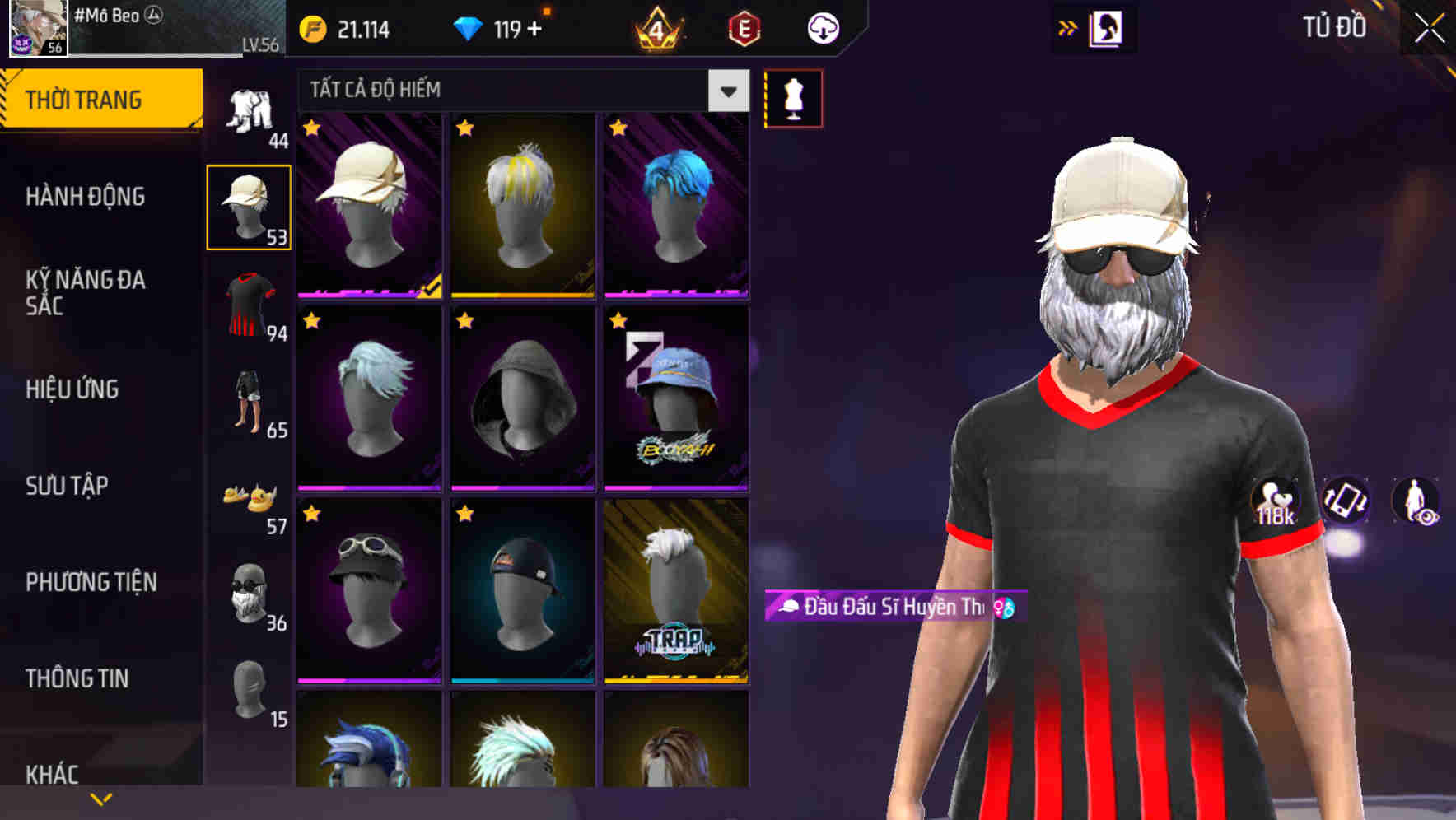This screenshot has width=1456, height=820.
Task: Toggle the mannequin display icon above the grid
Action: tap(793, 97)
